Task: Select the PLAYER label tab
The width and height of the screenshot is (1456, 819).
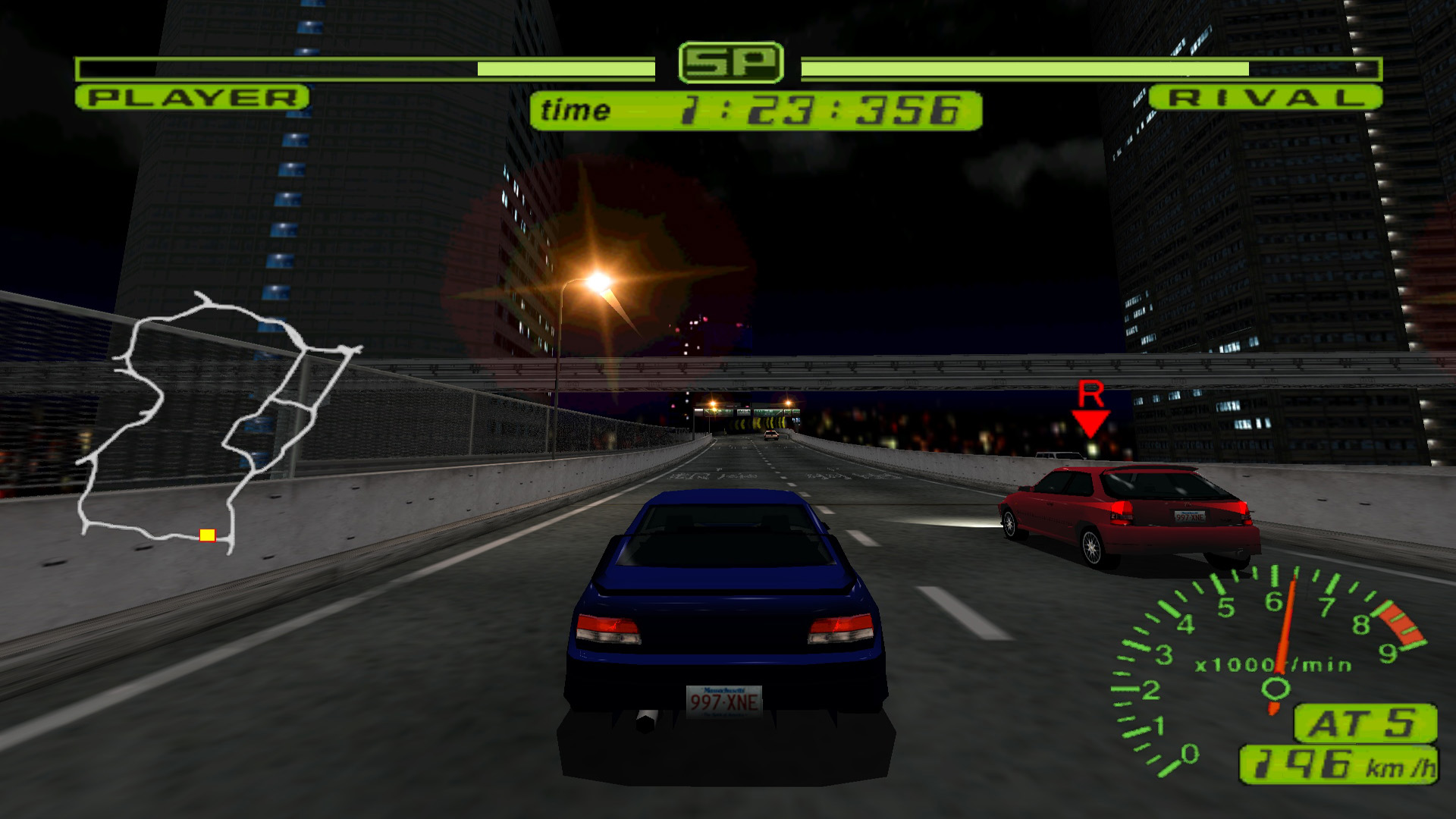Action: tap(190, 97)
